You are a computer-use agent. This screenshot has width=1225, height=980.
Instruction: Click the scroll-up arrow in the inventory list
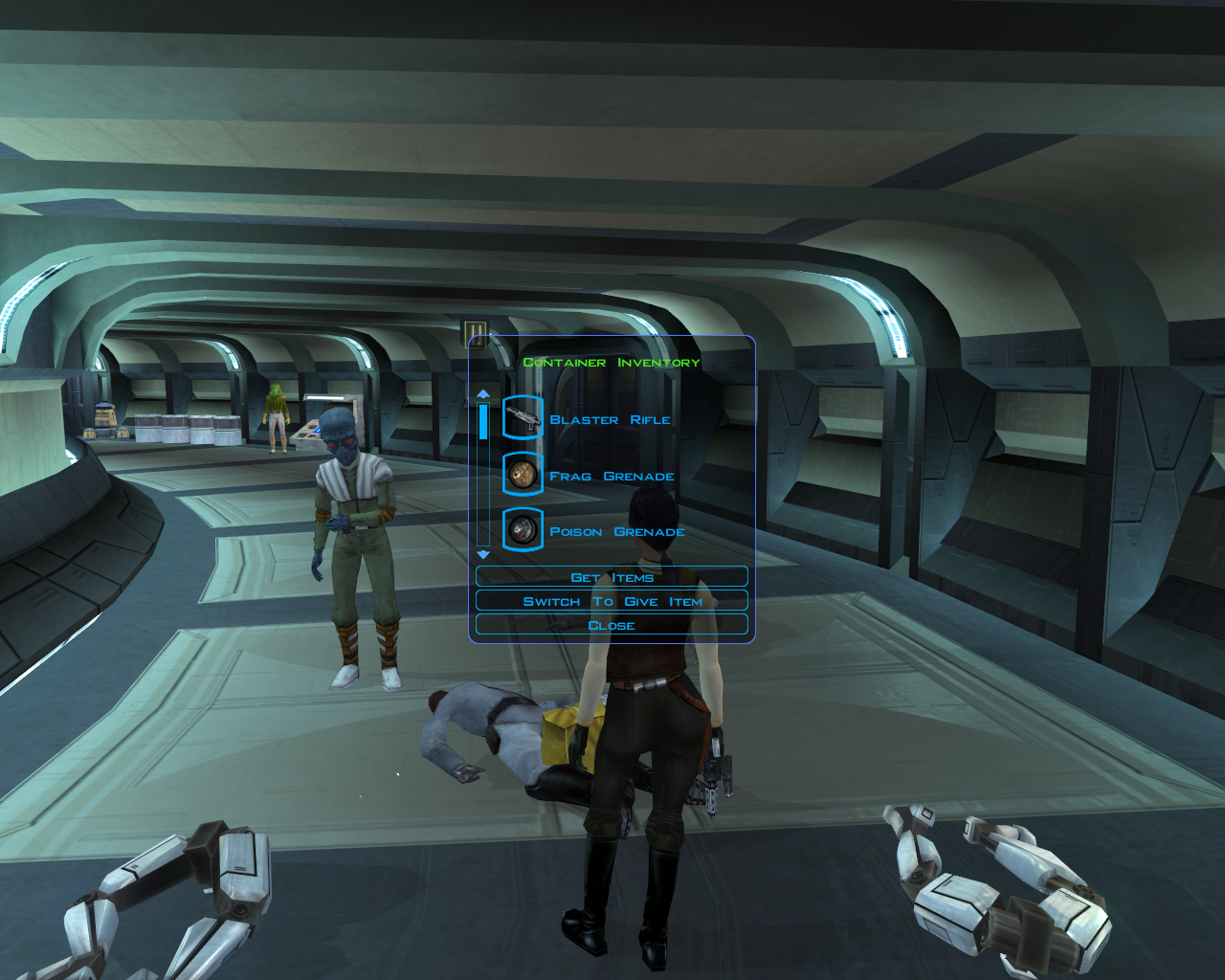tap(482, 392)
